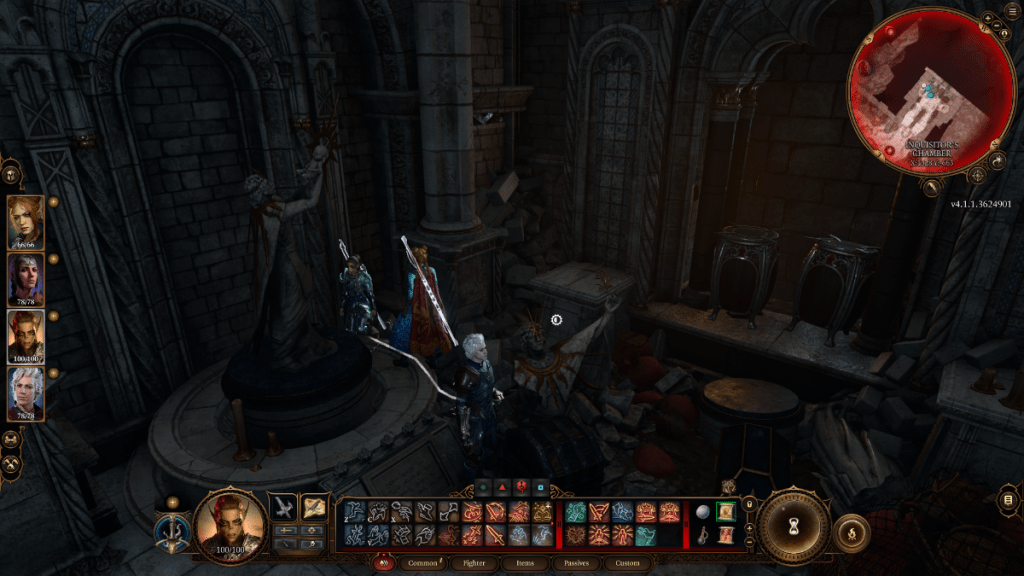
Task: Switch to the Custom hotbar tab
Action: [627, 563]
